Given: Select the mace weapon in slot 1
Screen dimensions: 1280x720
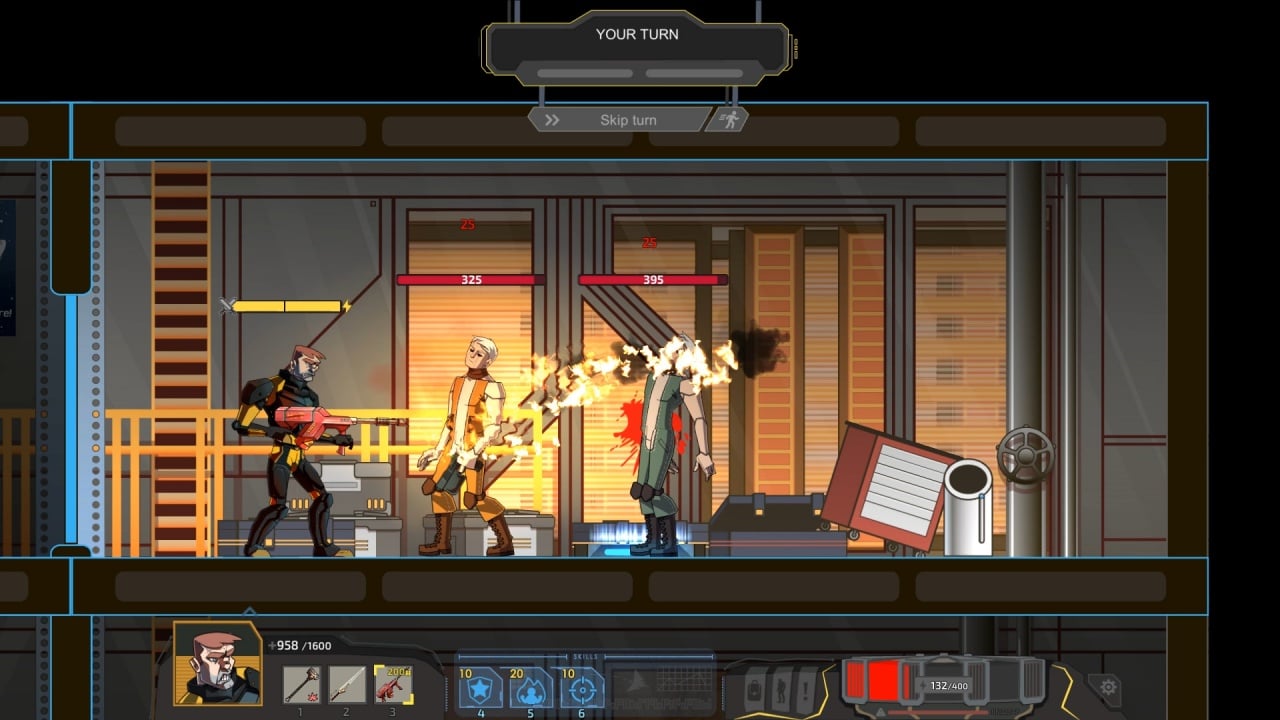Looking at the screenshot, I should tap(301, 685).
